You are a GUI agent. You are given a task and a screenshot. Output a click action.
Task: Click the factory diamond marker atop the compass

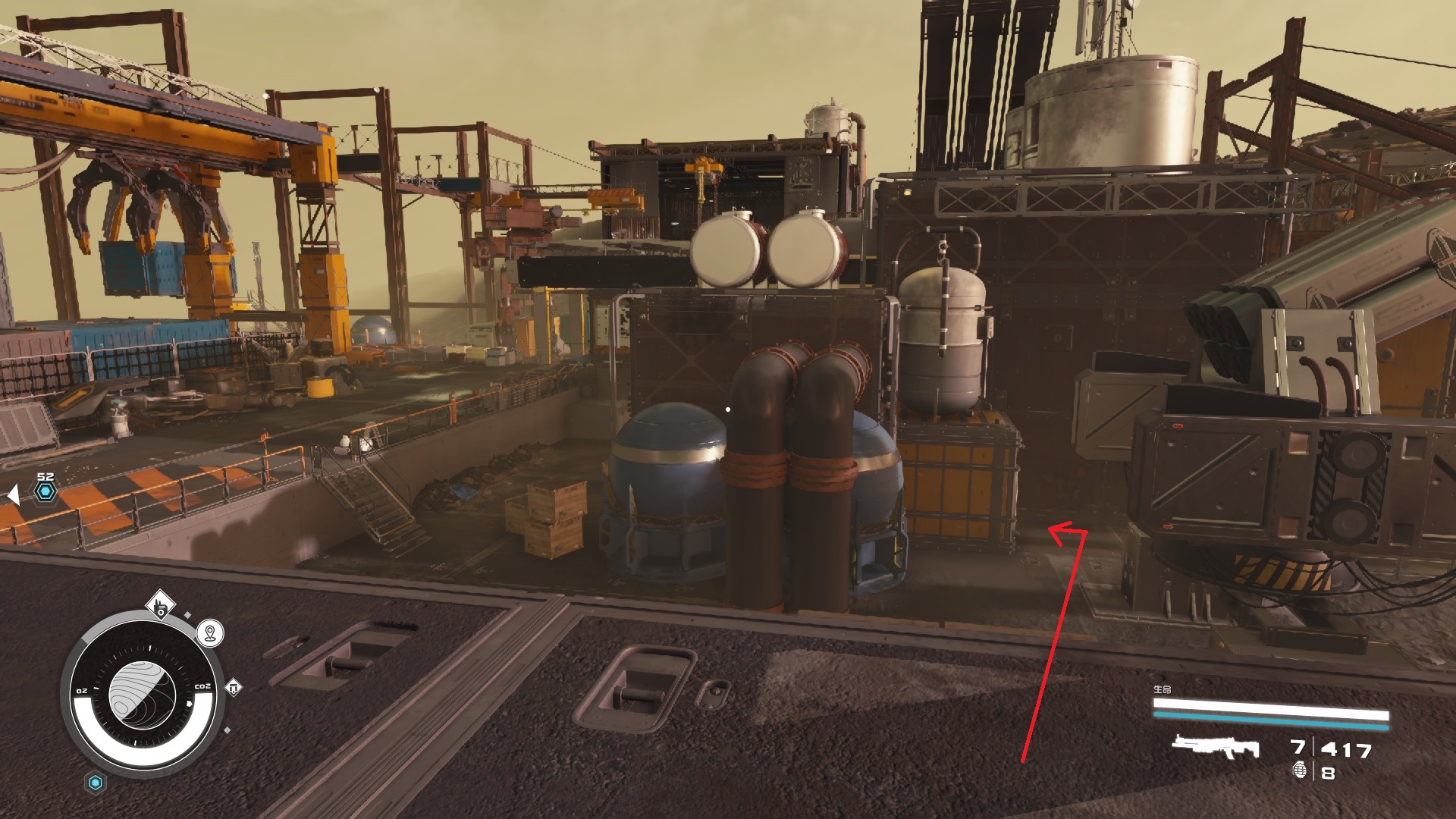point(161,606)
